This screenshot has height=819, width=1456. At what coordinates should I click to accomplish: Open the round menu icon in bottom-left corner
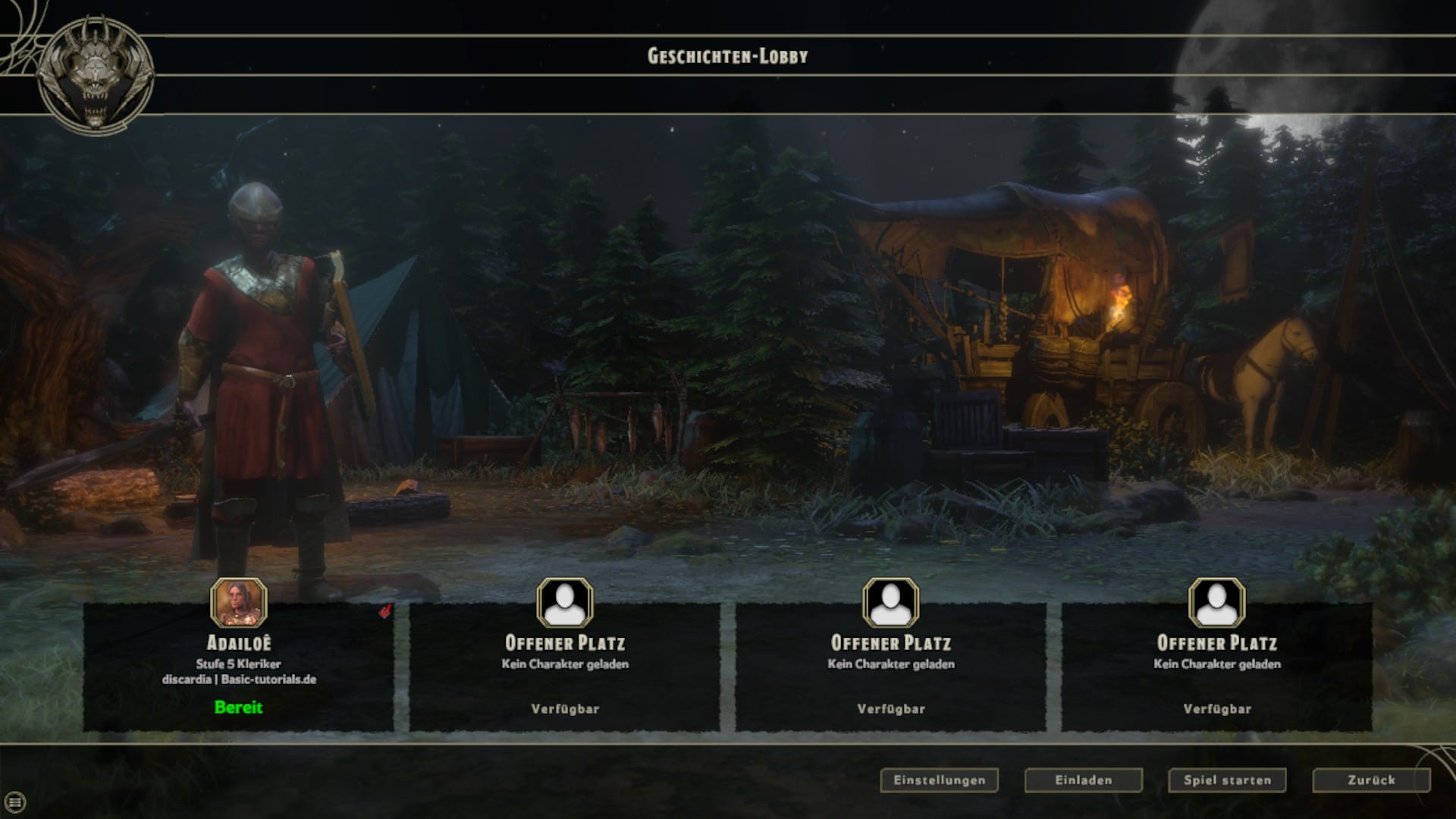point(16,802)
